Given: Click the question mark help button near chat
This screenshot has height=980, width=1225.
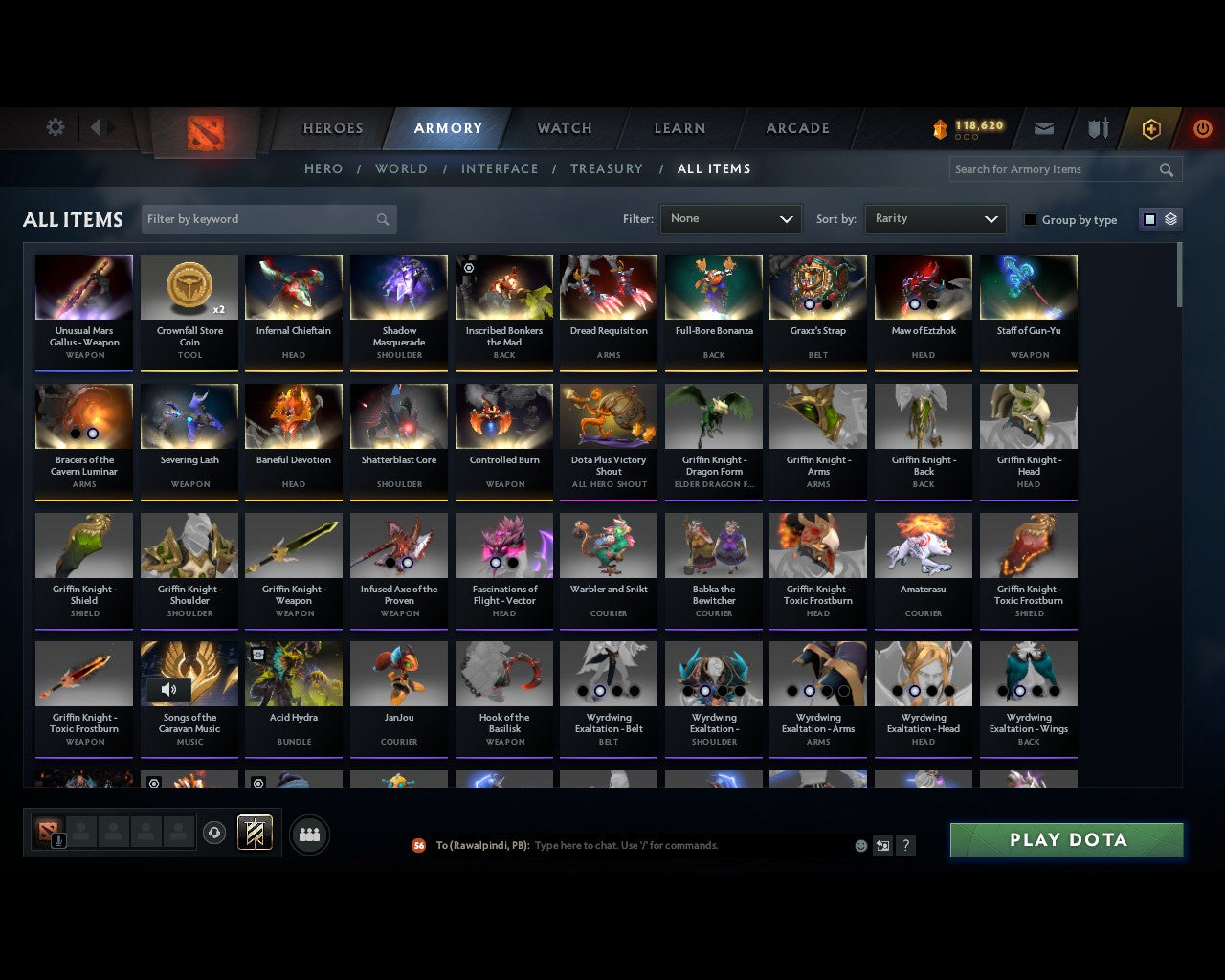Looking at the screenshot, I should 905,845.
